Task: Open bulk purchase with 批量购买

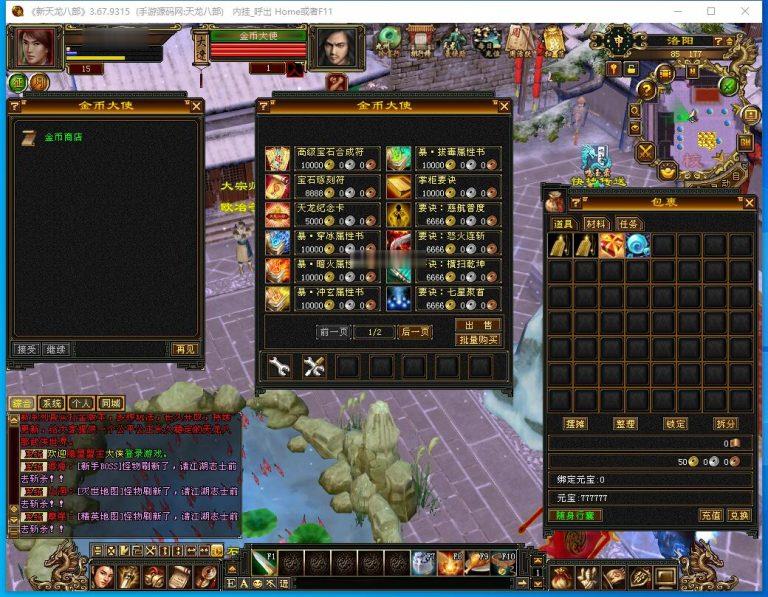Action: [x=478, y=340]
